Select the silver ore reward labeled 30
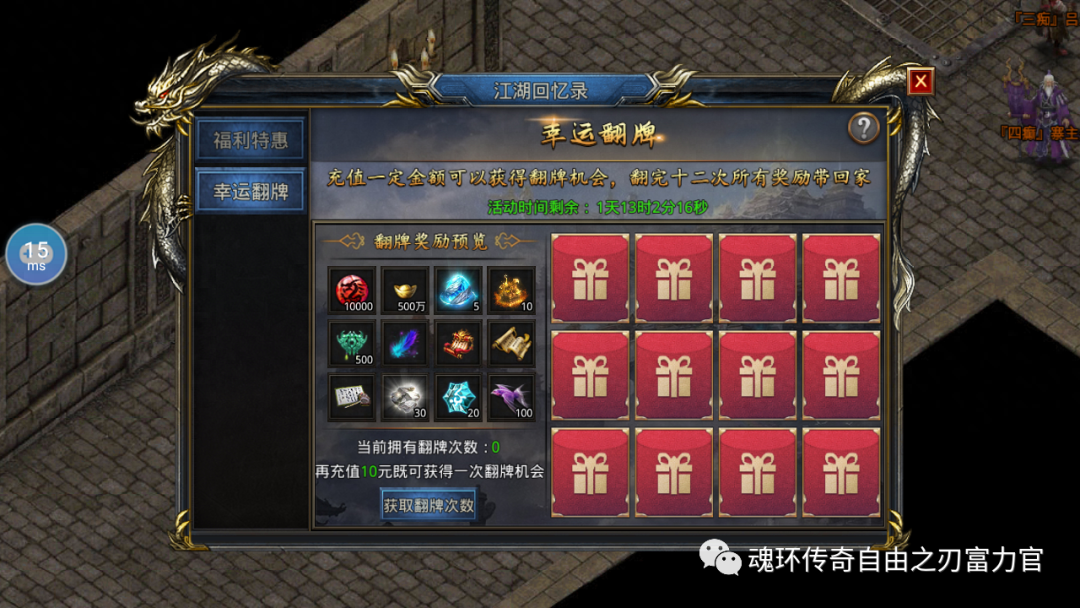This screenshot has height=608, width=1080. 406,397
